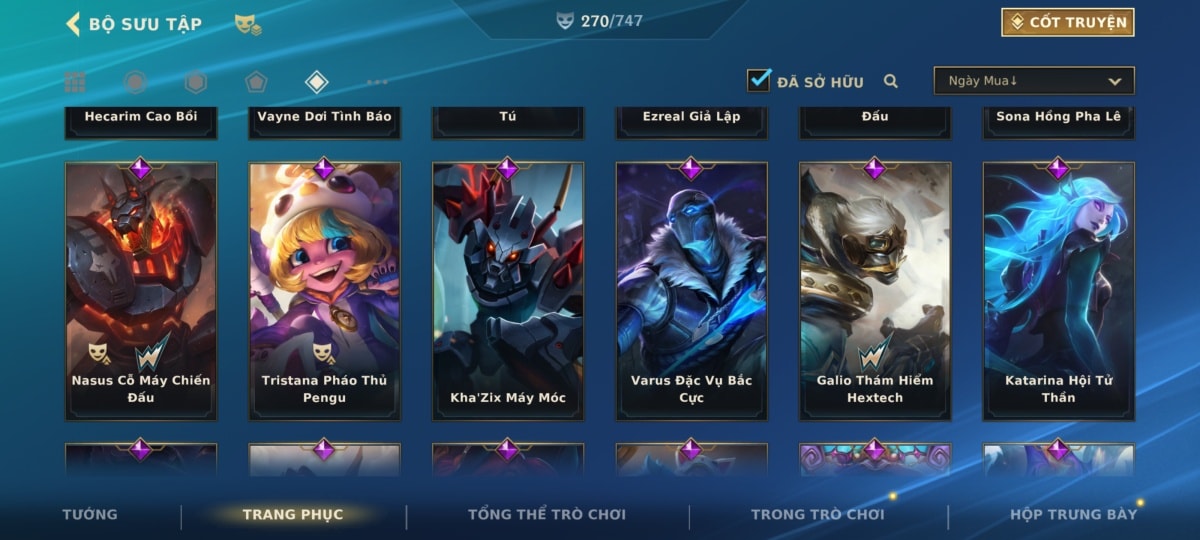Switch to the Trong Trò Chơi tab
Image resolution: width=1200 pixels, height=540 pixels.
pyautogui.click(x=818, y=515)
